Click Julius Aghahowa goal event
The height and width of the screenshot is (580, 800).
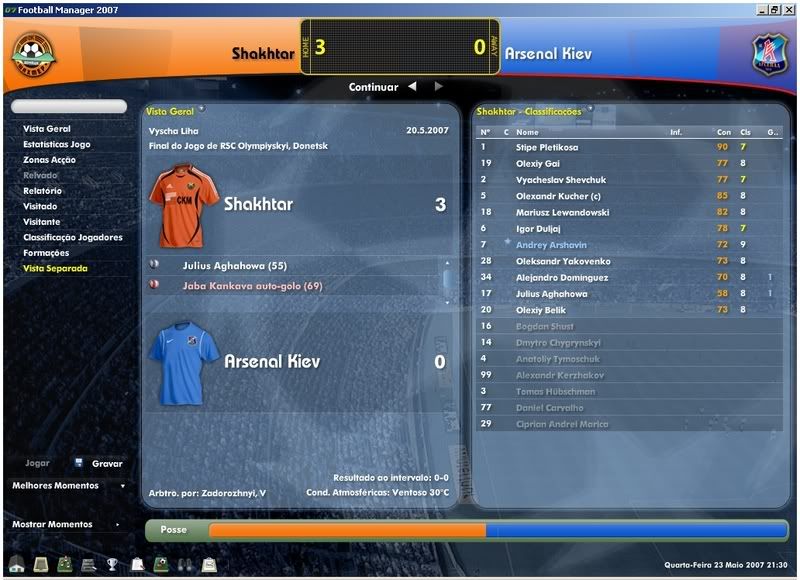pyautogui.click(x=235, y=266)
